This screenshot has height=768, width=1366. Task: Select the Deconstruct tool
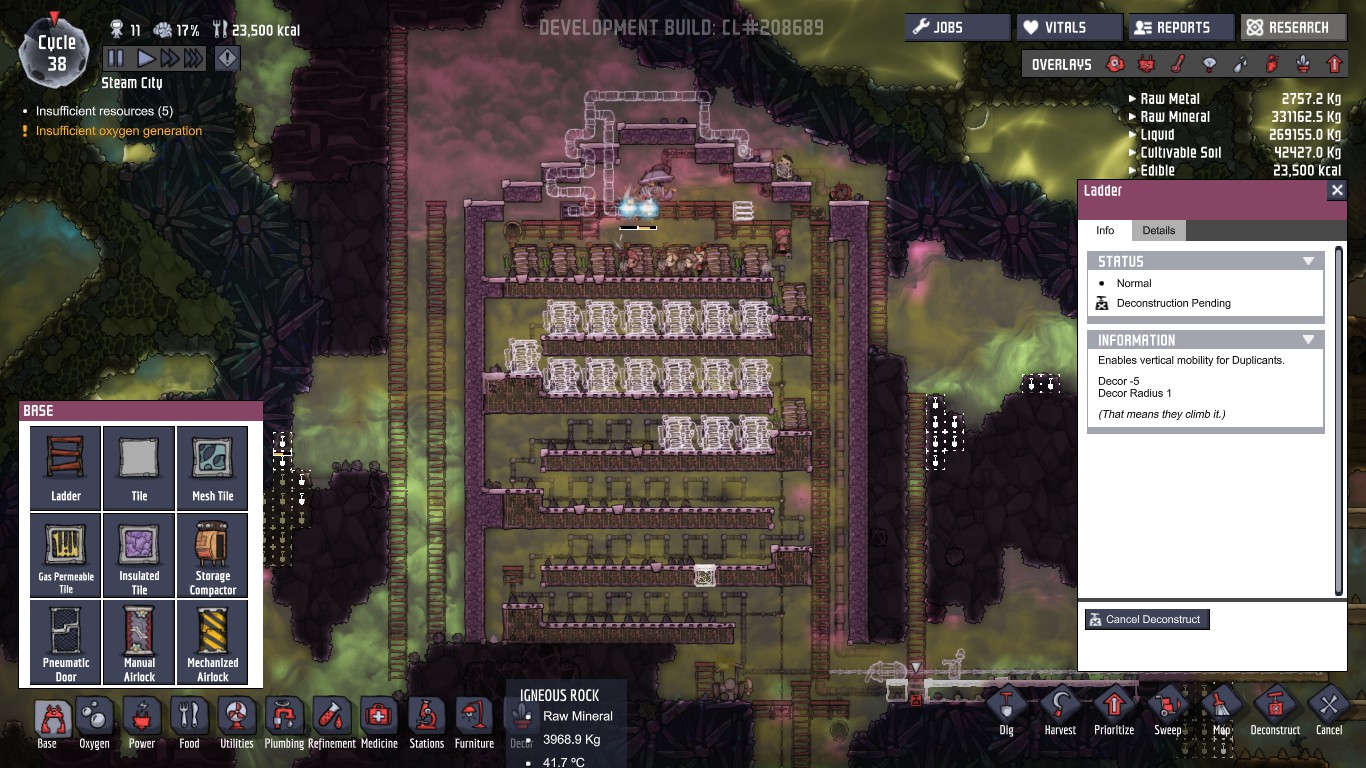1275,710
